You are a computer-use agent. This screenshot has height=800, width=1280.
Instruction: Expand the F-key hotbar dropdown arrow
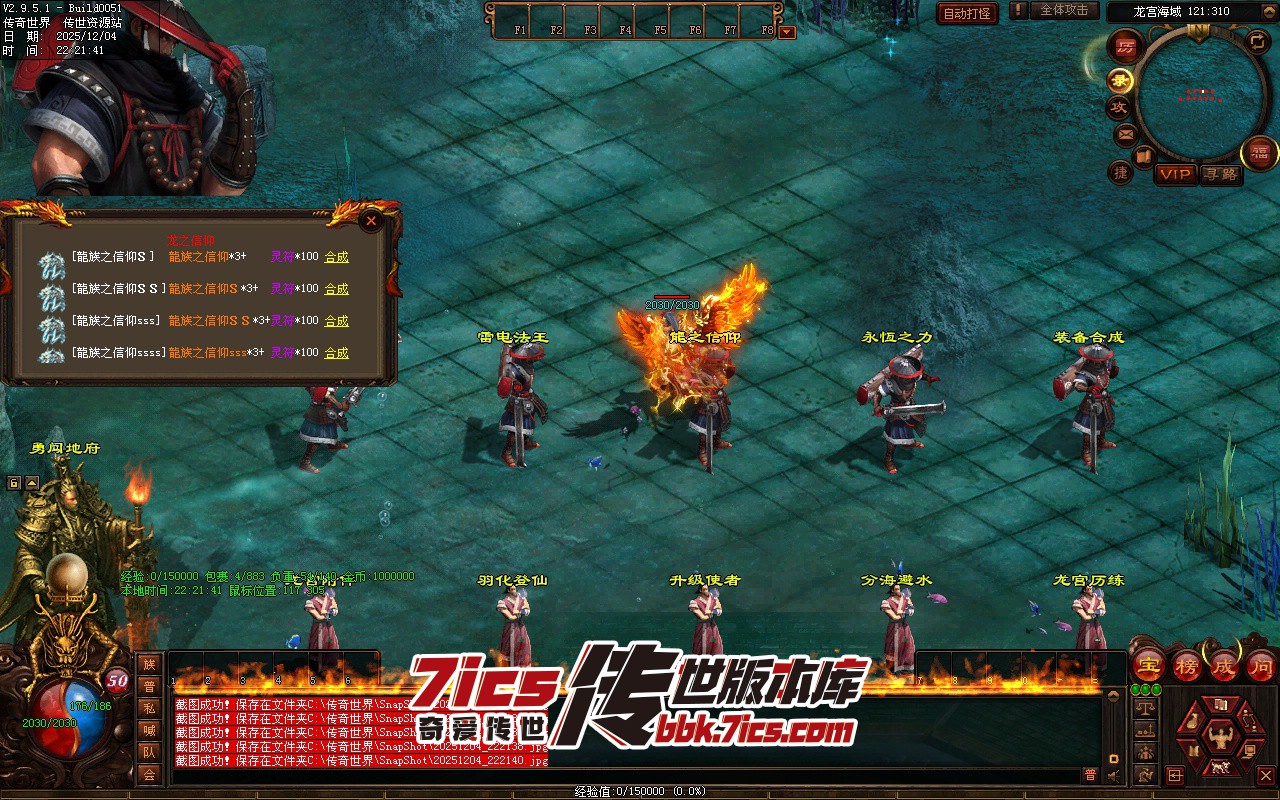[x=787, y=32]
